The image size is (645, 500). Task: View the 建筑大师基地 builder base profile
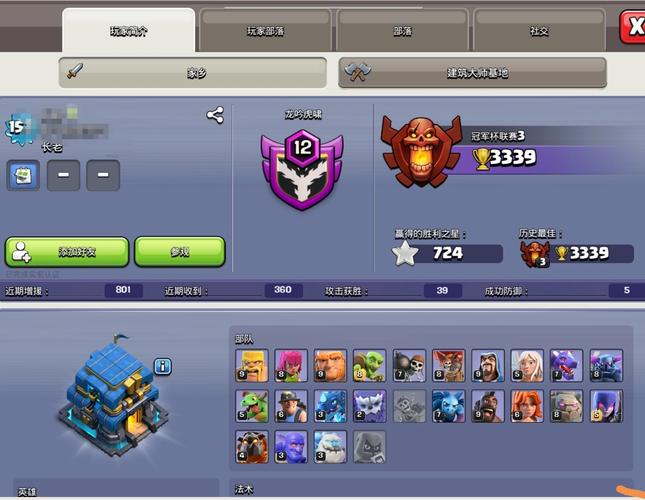point(474,73)
